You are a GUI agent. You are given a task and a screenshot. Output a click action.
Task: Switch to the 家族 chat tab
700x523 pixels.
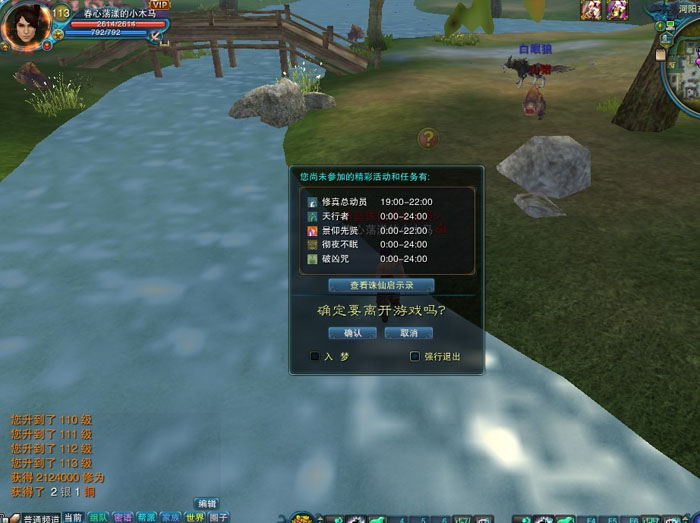pos(171,517)
